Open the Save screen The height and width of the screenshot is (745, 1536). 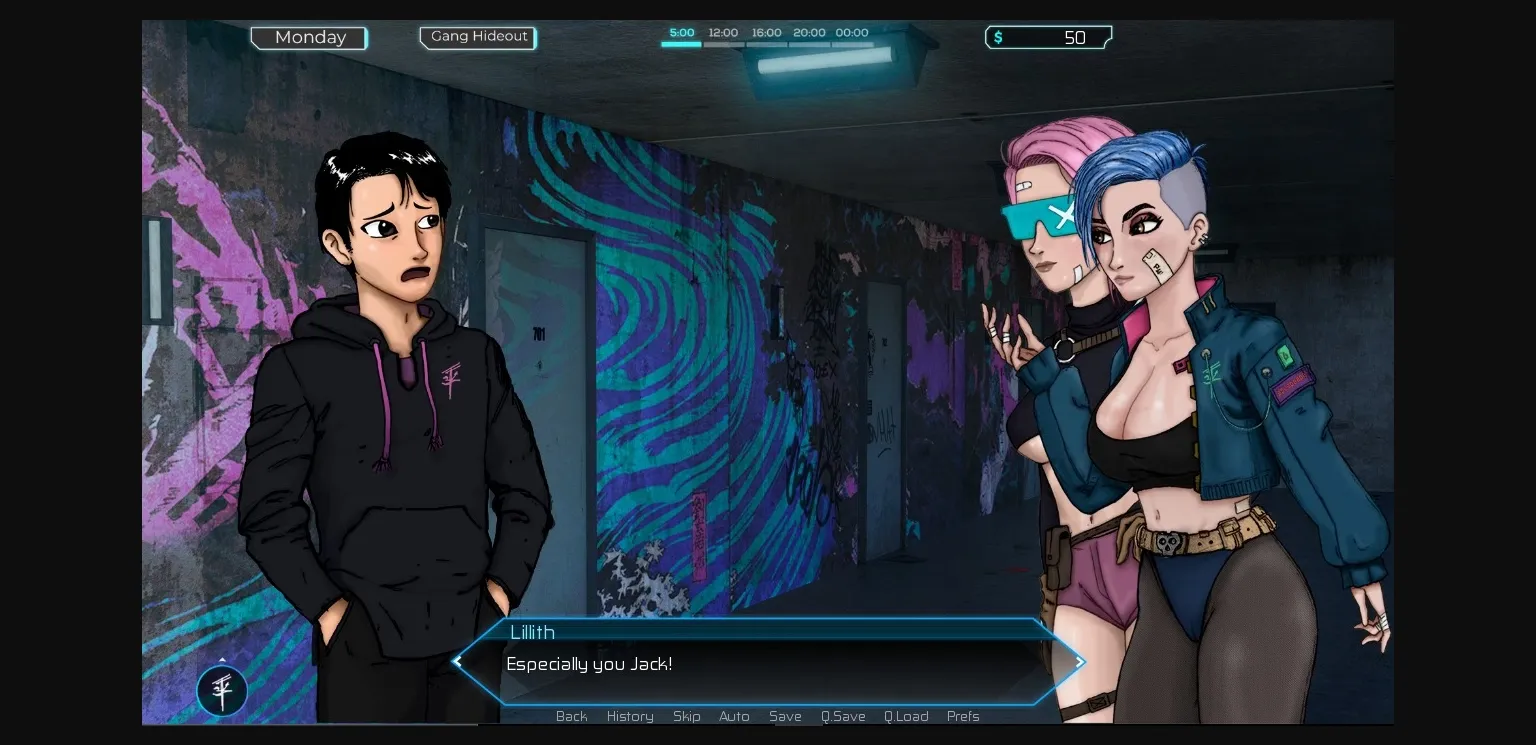coord(785,716)
